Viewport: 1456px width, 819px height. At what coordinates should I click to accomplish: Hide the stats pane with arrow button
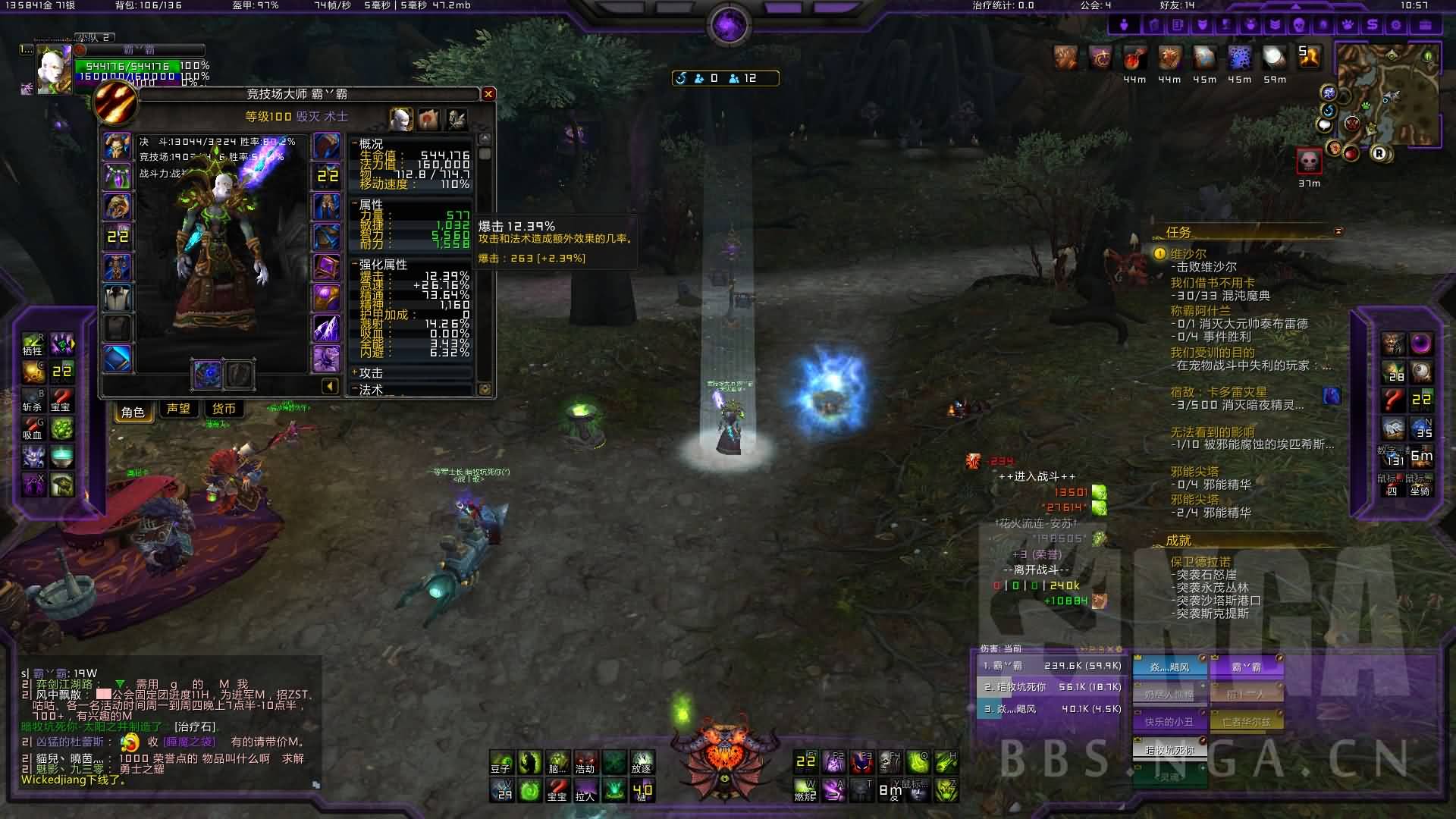[x=330, y=387]
